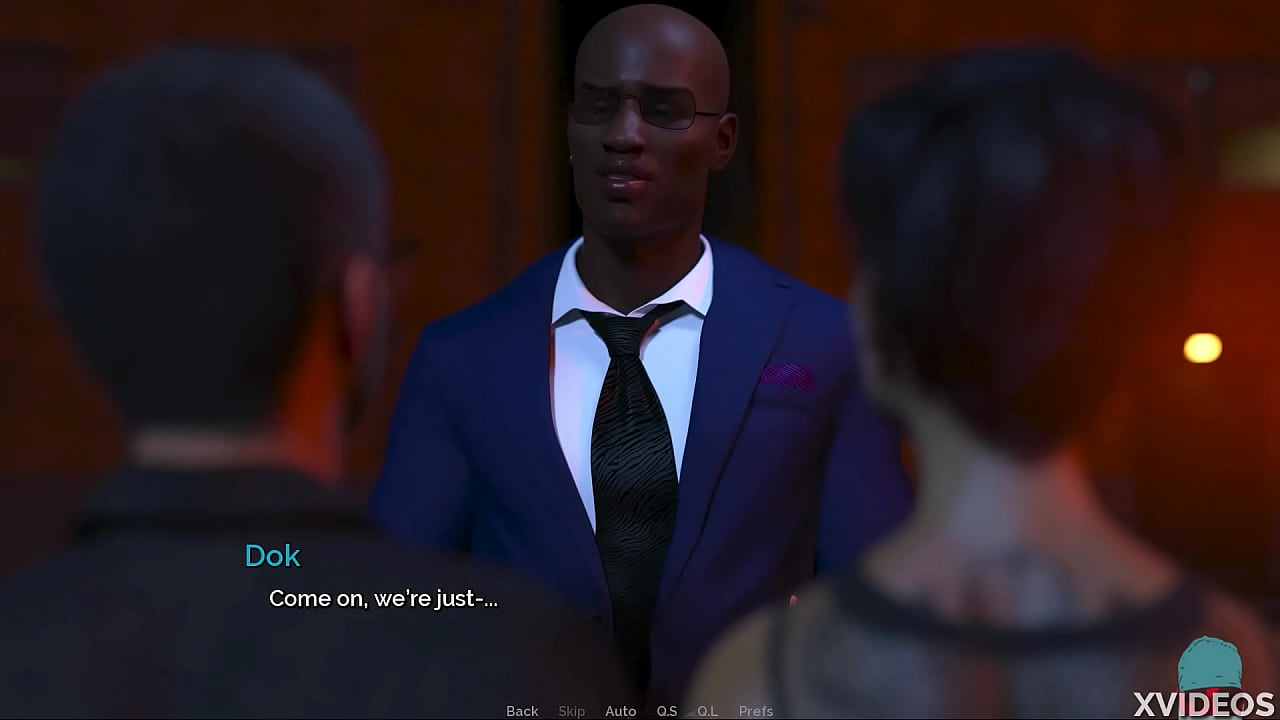Click the quick menu bar at screen bottom
The width and height of the screenshot is (1280, 720).
(x=640, y=710)
